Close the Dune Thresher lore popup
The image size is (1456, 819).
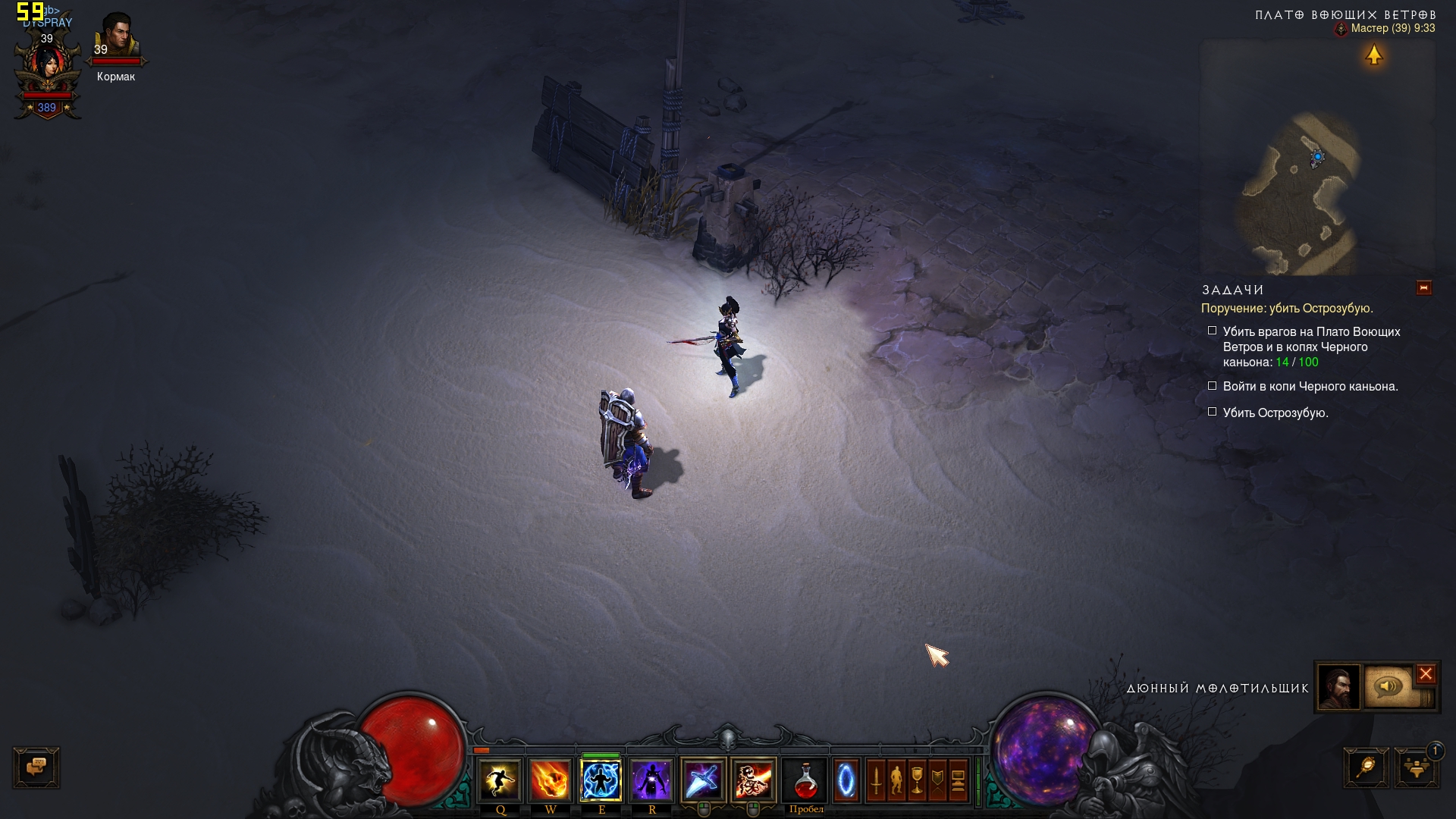coord(1426,673)
